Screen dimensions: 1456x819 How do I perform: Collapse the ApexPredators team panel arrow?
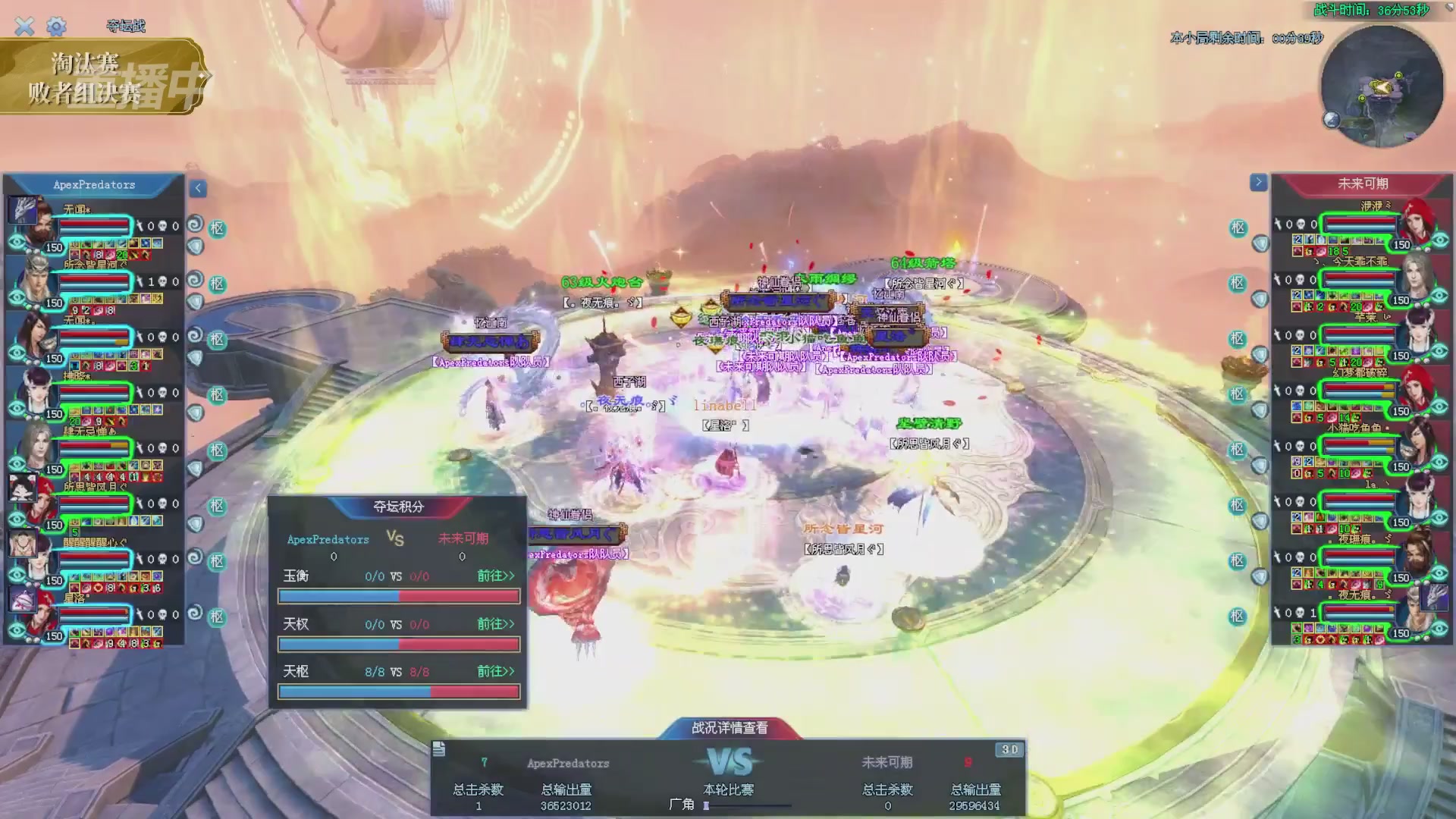point(198,188)
